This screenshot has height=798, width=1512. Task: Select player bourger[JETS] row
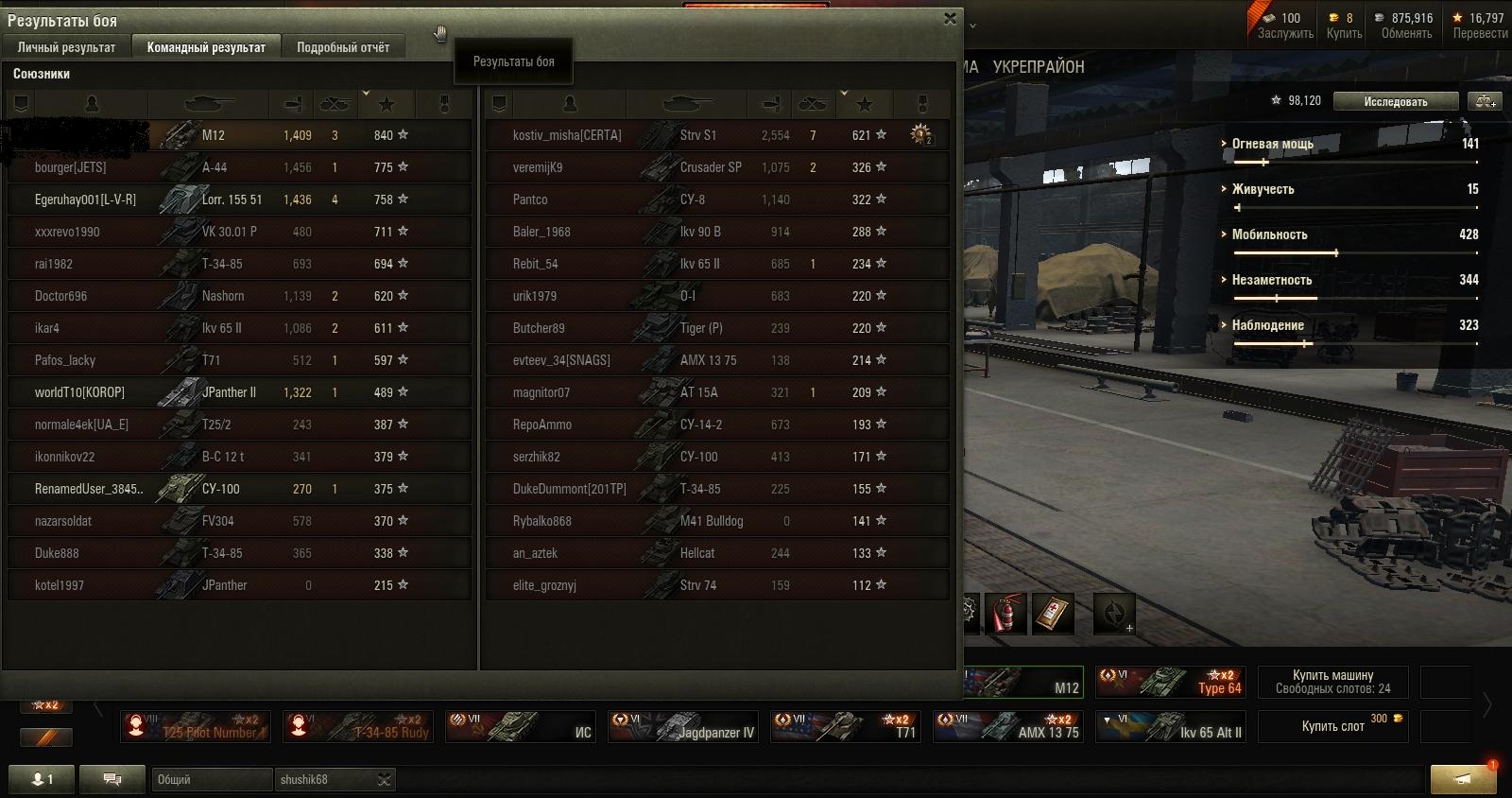pyautogui.click(x=238, y=167)
